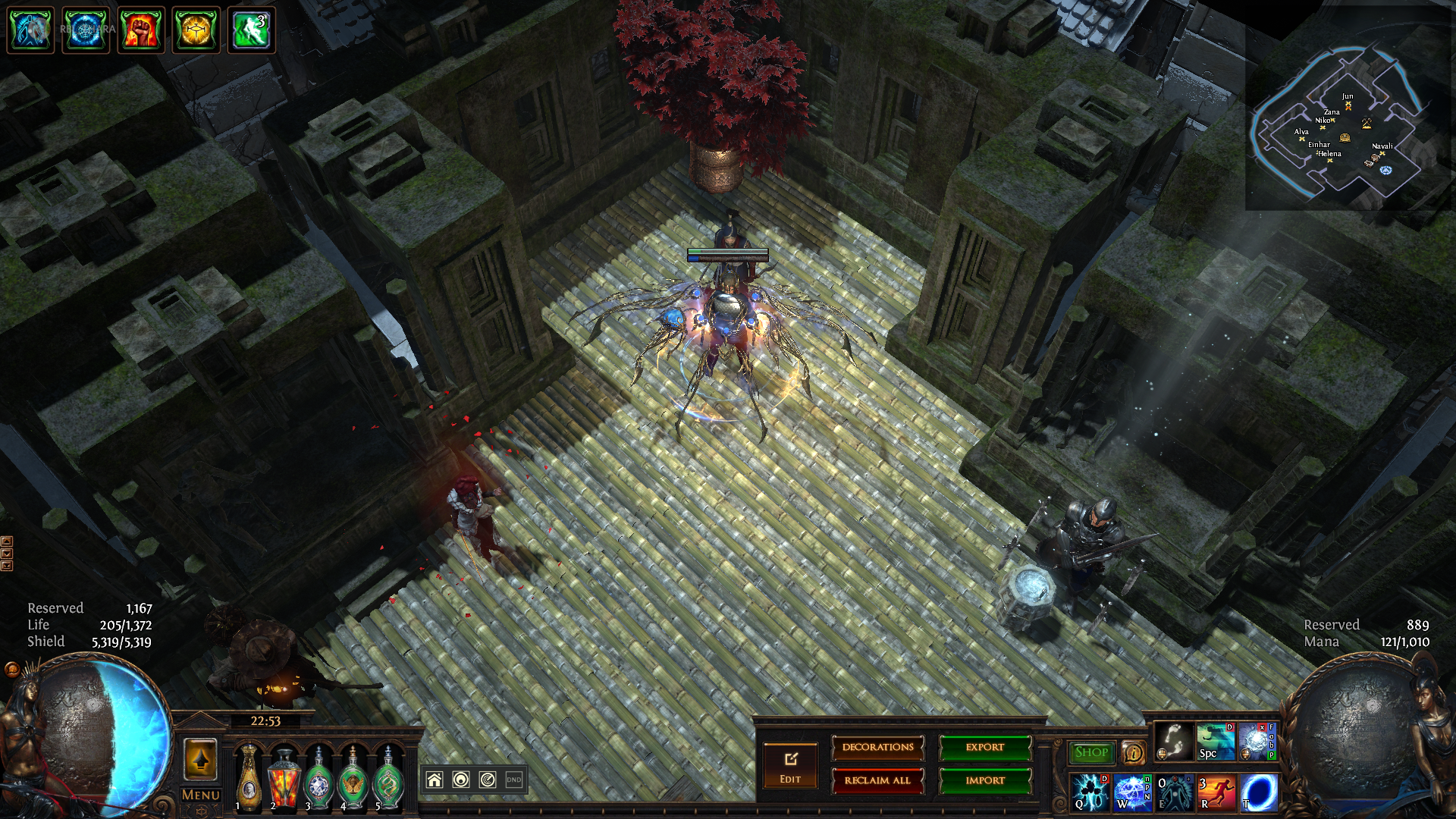1456x819 pixels.
Task: Click the Reclaim All button
Action: (x=877, y=780)
